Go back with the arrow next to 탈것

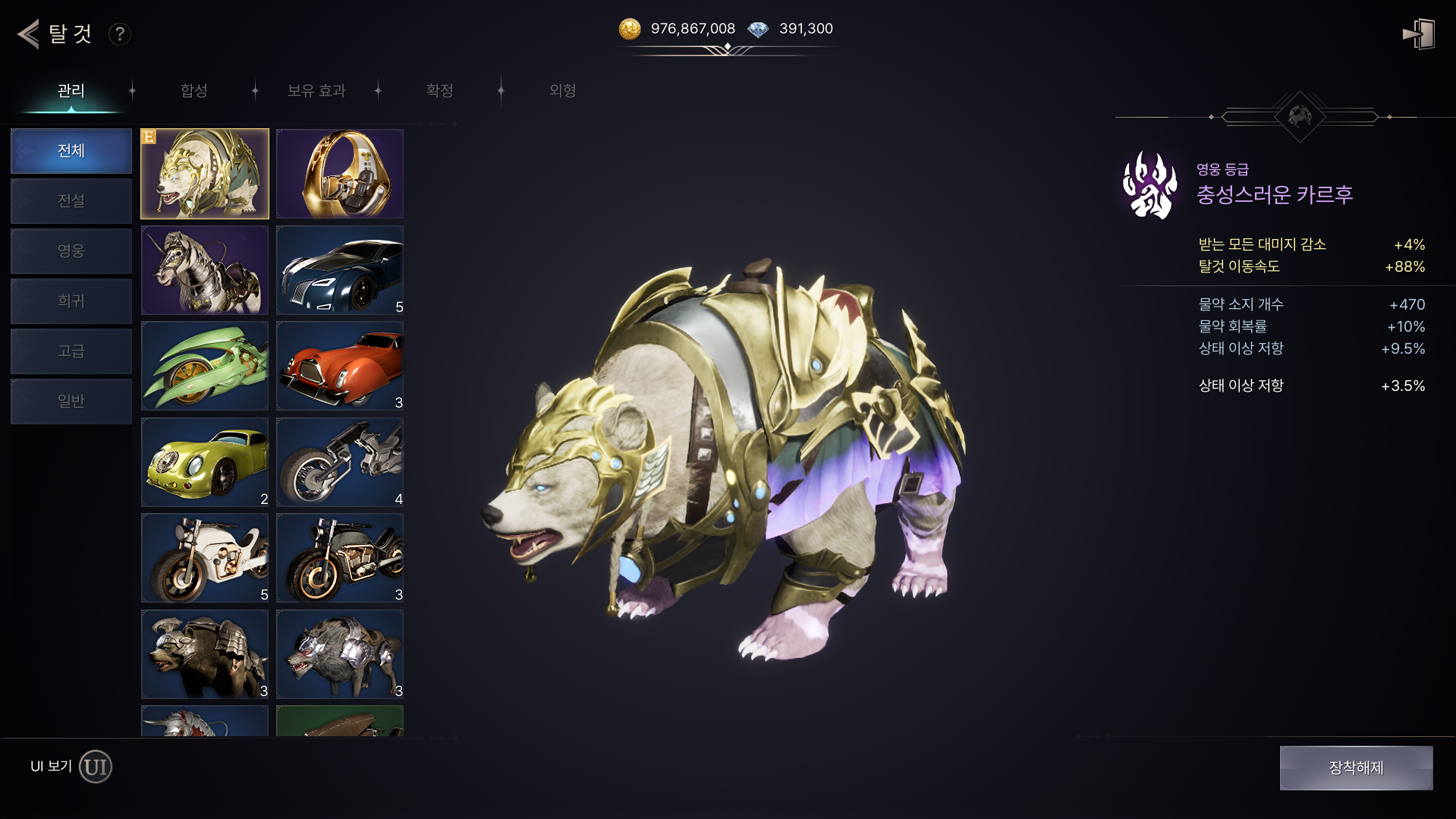click(x=29, y=34)
